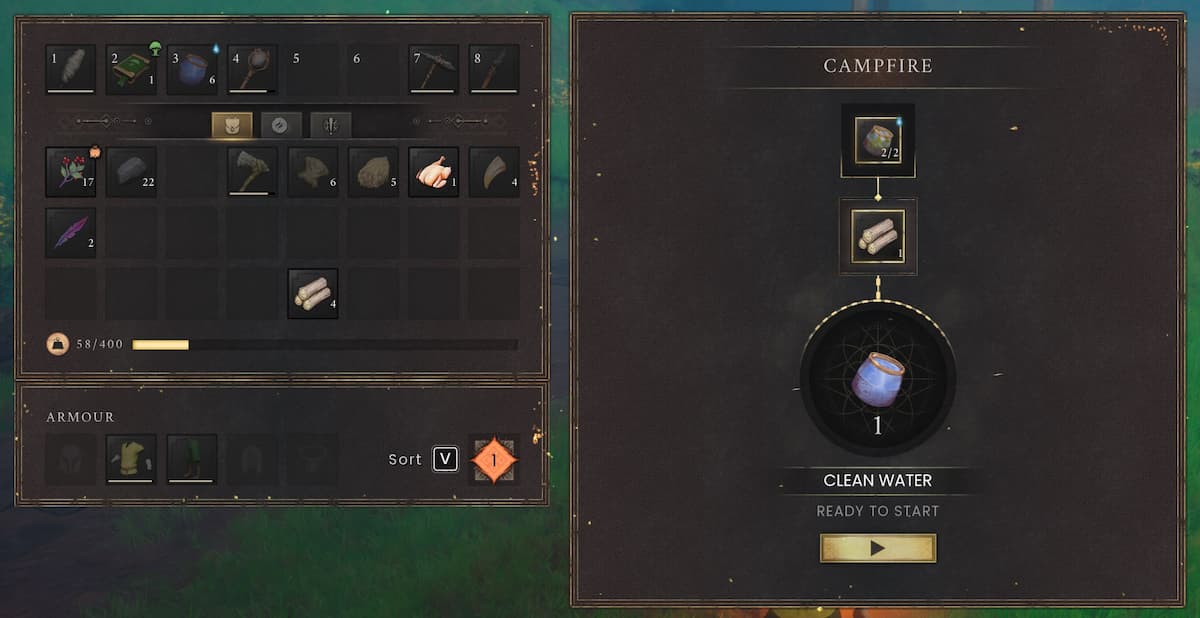Click the stone stack of 22
This screenshot has height=618, width=1200.
pyautogui.click(x=131, y=172)
